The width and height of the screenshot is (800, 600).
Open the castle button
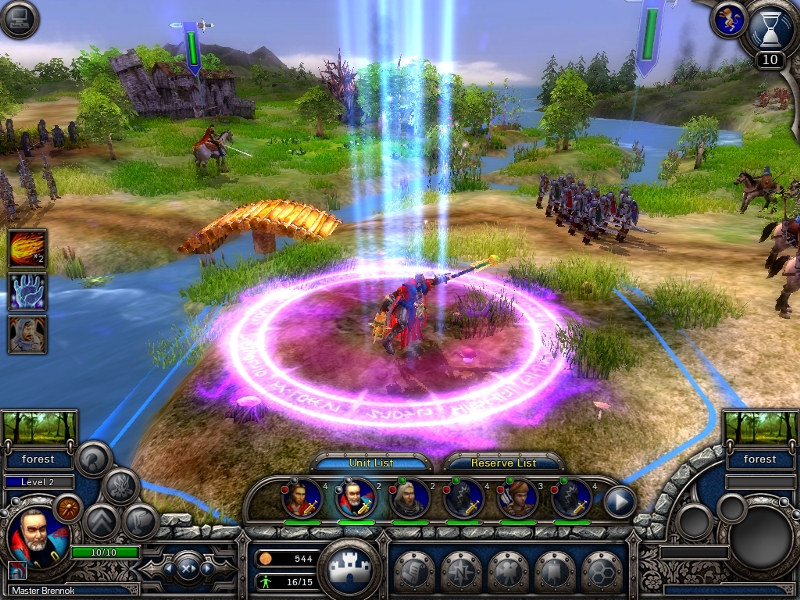pyautogui.click(x=349, y=566)
